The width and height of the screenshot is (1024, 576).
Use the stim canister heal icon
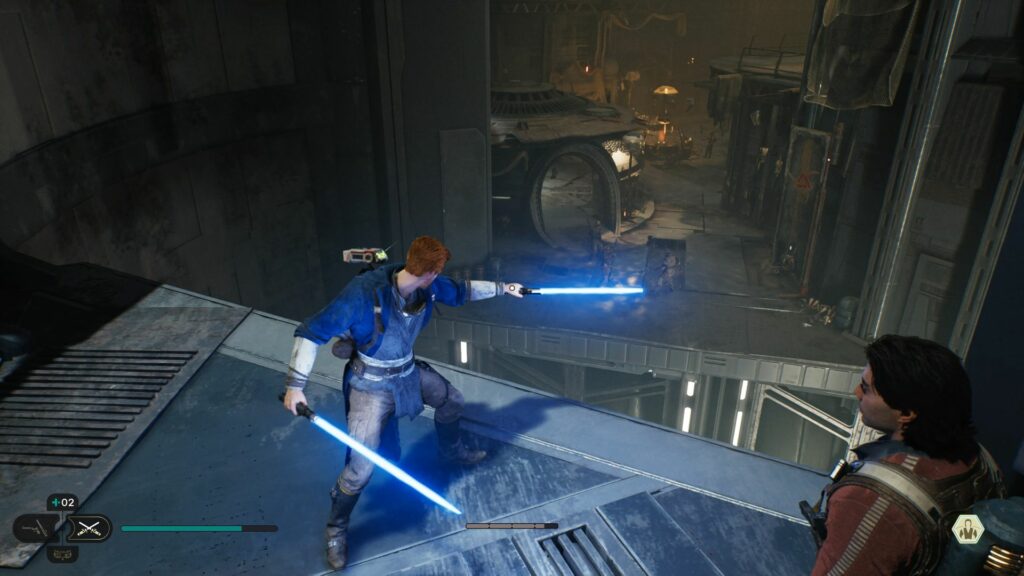[61, 503]
